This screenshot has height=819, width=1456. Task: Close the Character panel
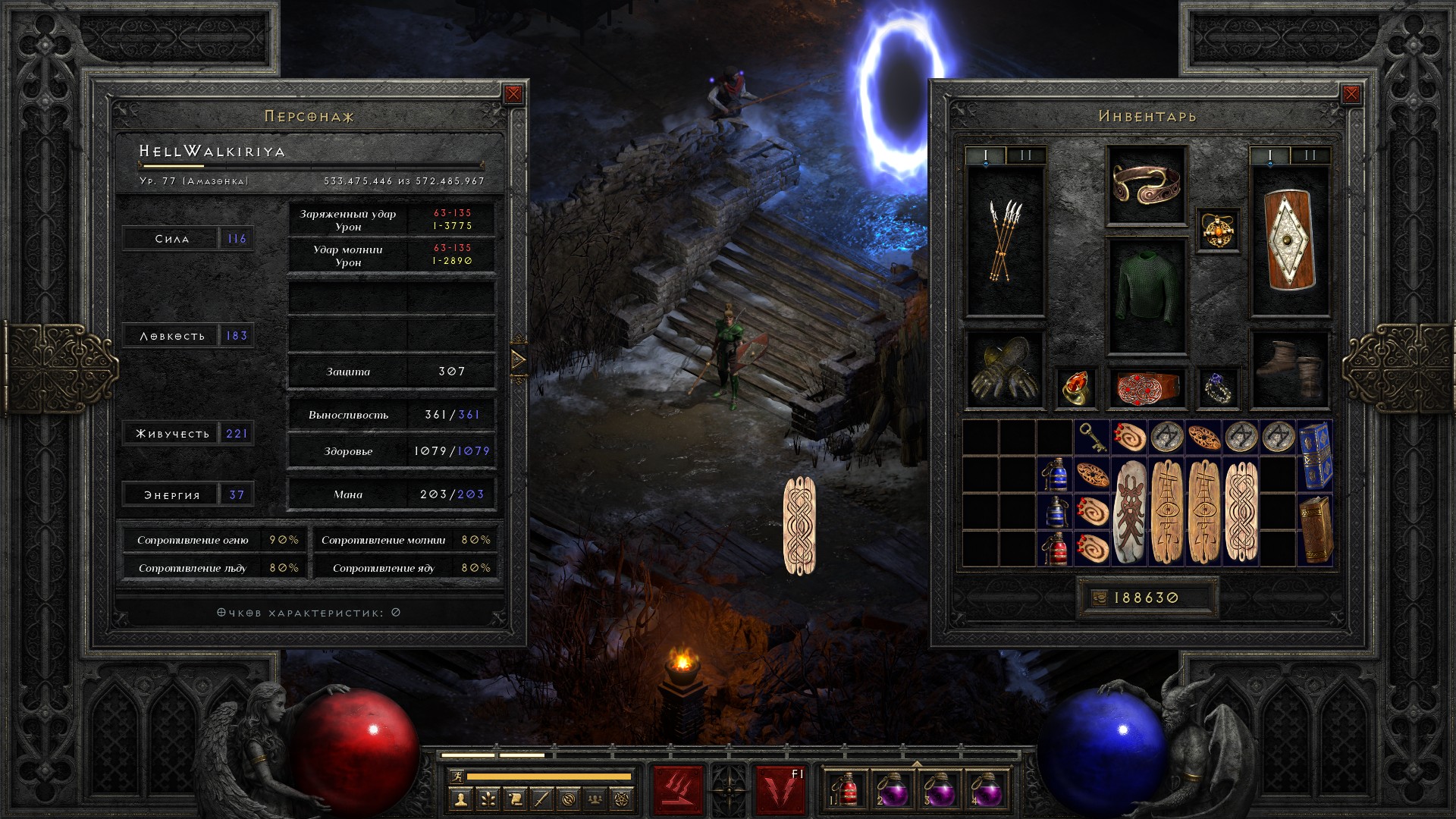pyautogui.click(x=513, y=94)
